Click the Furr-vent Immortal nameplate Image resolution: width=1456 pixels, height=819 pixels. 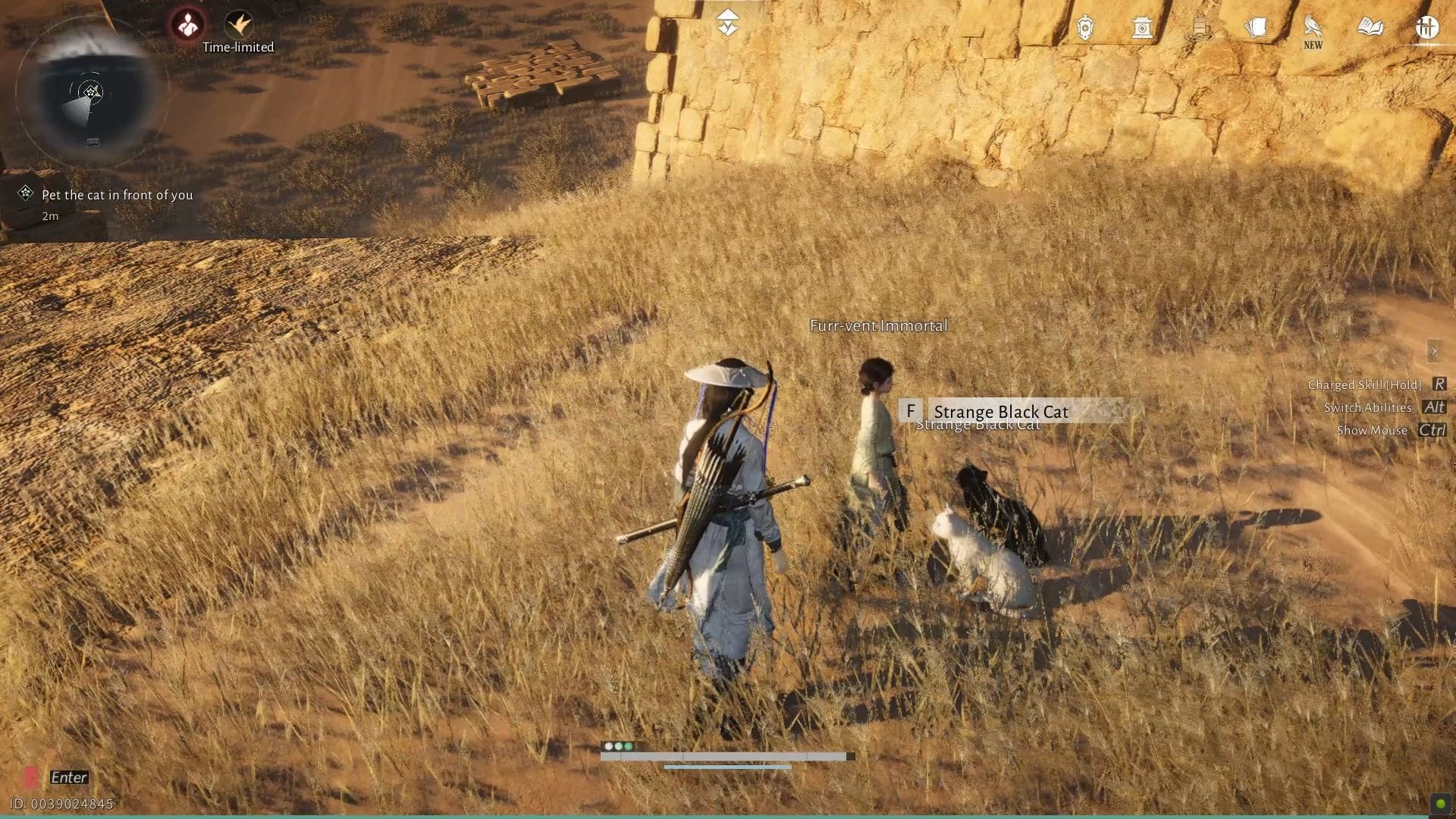[x=877, y=325]
